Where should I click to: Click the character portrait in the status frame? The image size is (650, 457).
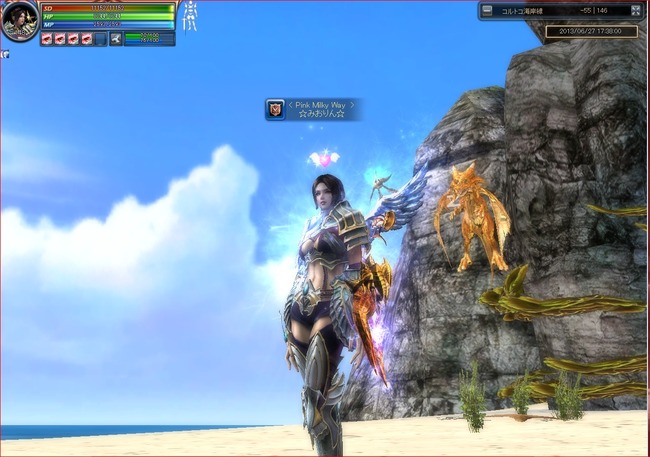(x=20, y=20)
